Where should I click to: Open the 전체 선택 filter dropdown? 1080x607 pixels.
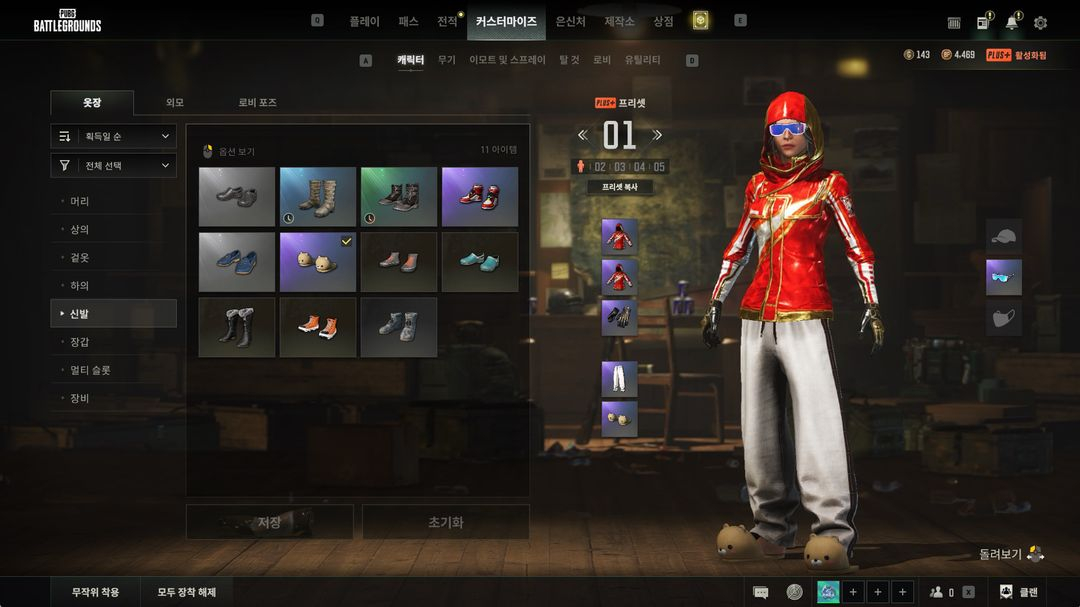click(x=114, y=165)
